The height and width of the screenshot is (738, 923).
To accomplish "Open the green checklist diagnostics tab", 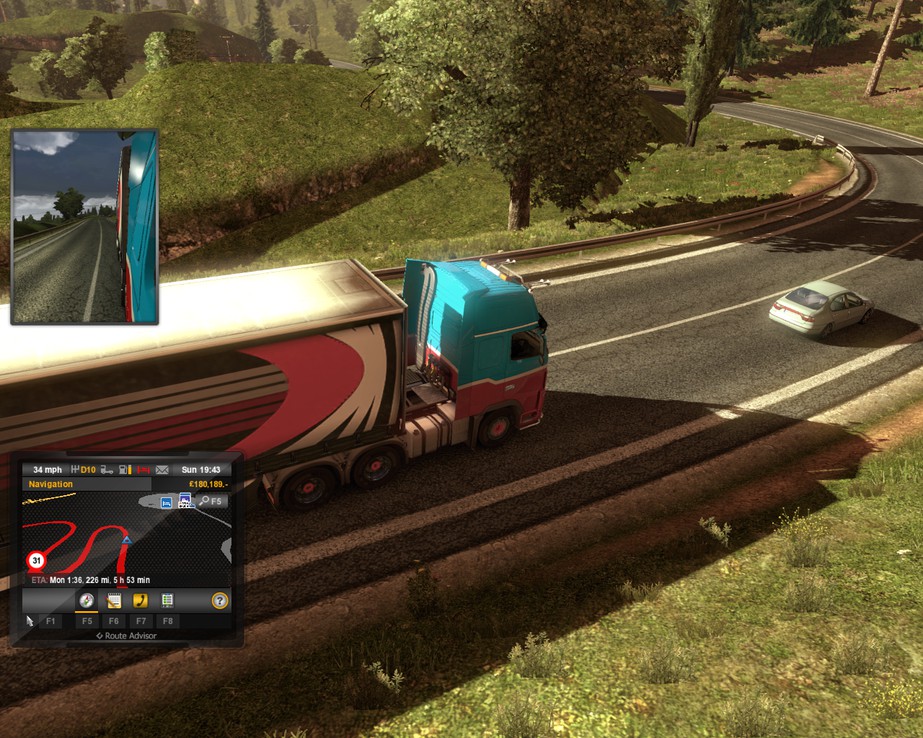I will tap(167, 601).
